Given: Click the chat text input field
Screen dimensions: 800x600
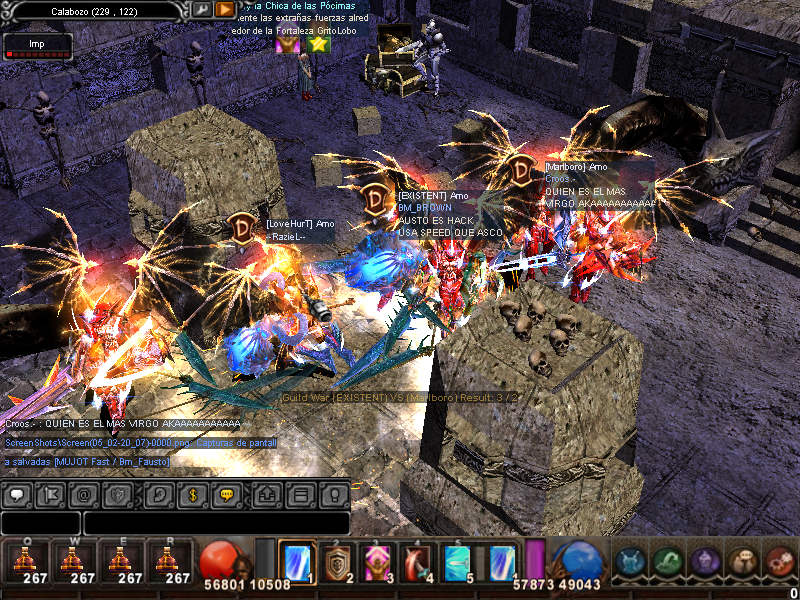Looking at the screenshot, I should pyautogui.click(x=215, y=523).
